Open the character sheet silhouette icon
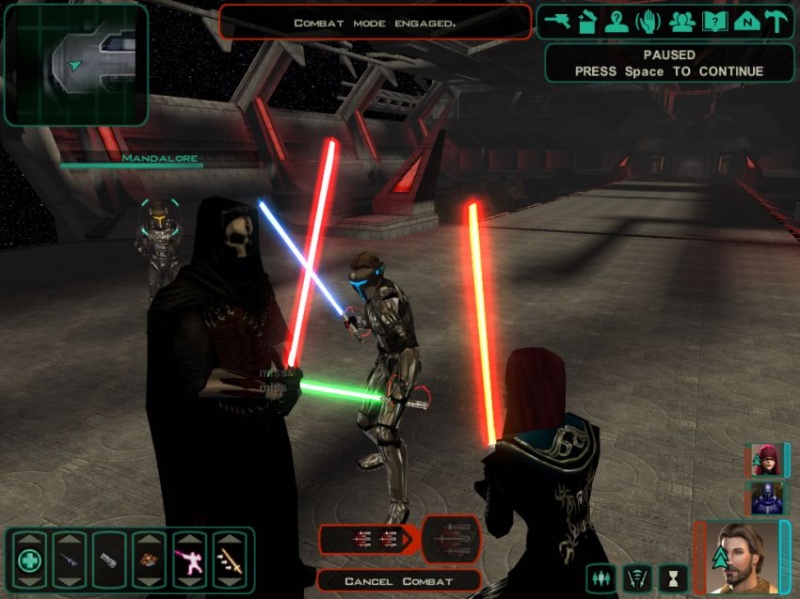The height and width of the screenshot is (599, 800). (x=618, y=21)
